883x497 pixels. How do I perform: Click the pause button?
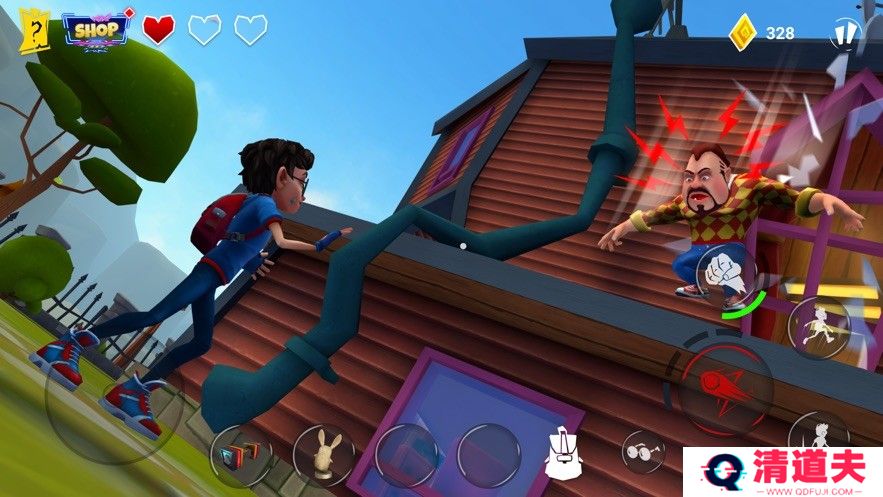(845, 35)
